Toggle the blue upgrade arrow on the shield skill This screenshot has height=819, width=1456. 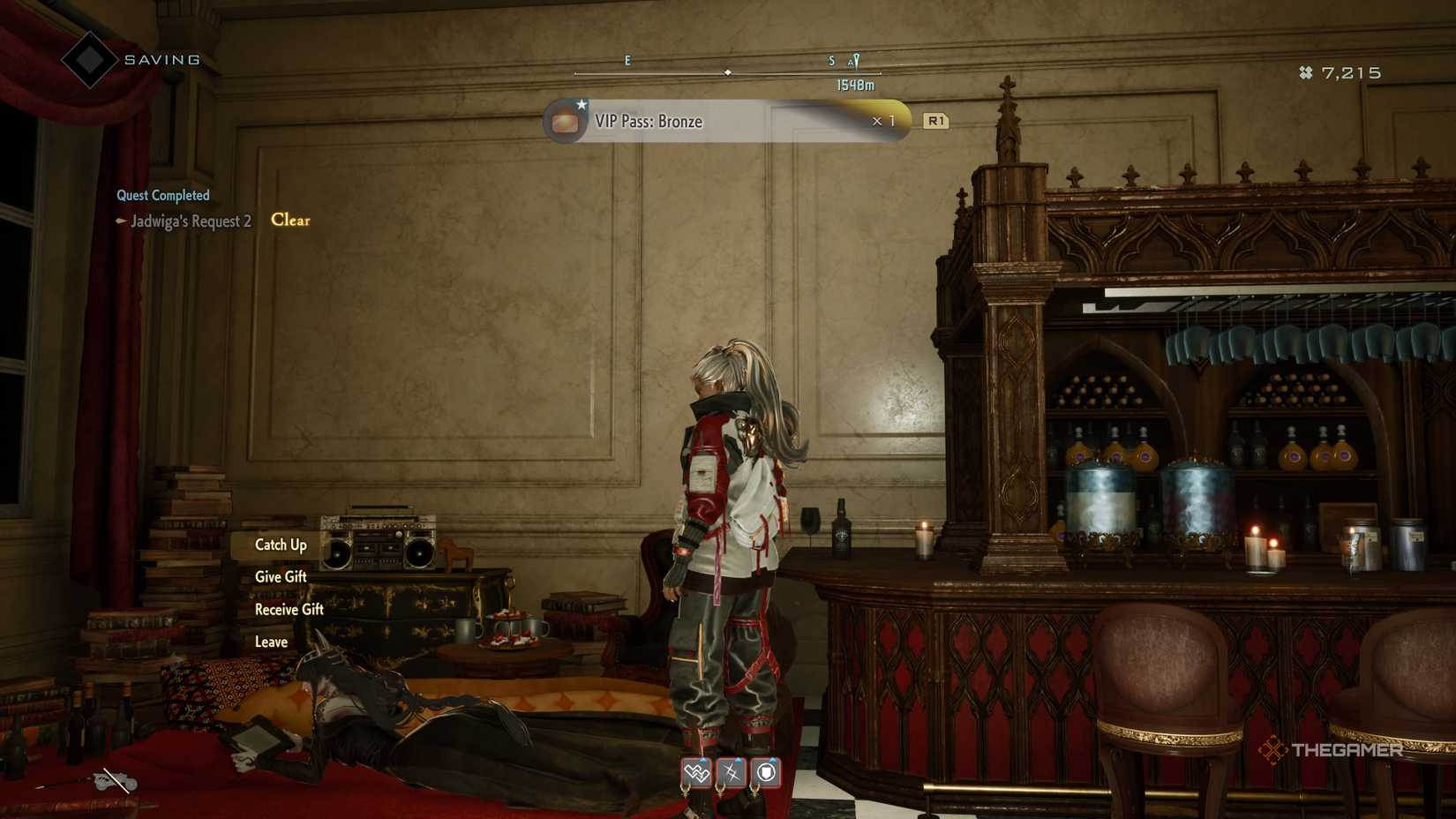coord(771,760)
